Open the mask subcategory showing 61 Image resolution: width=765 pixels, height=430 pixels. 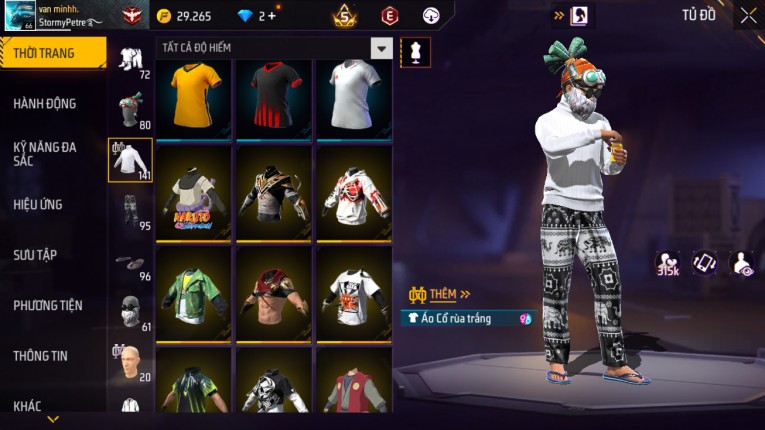pos(131,312)
